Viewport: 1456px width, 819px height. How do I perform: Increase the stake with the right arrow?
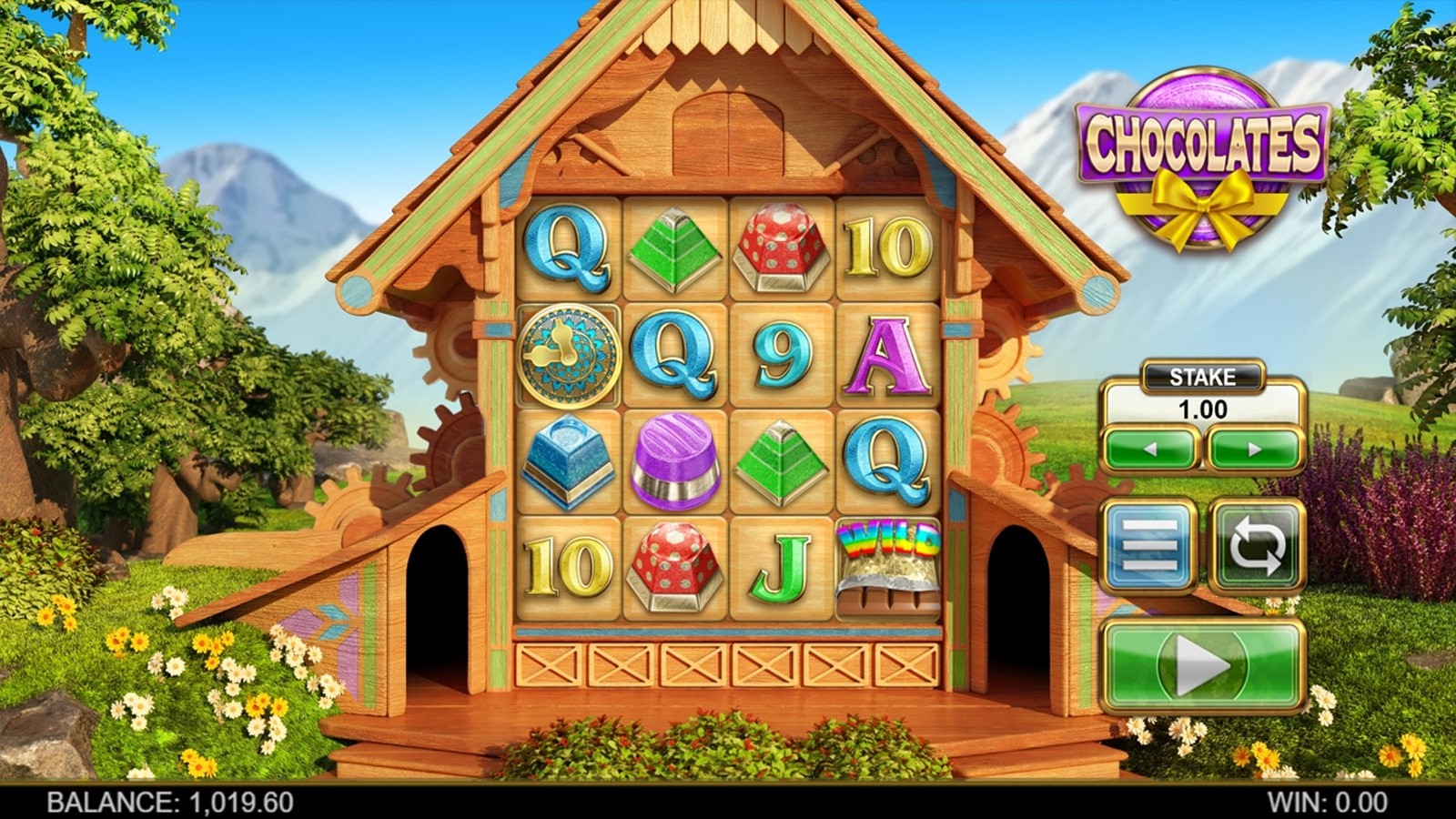point(1254,449)
